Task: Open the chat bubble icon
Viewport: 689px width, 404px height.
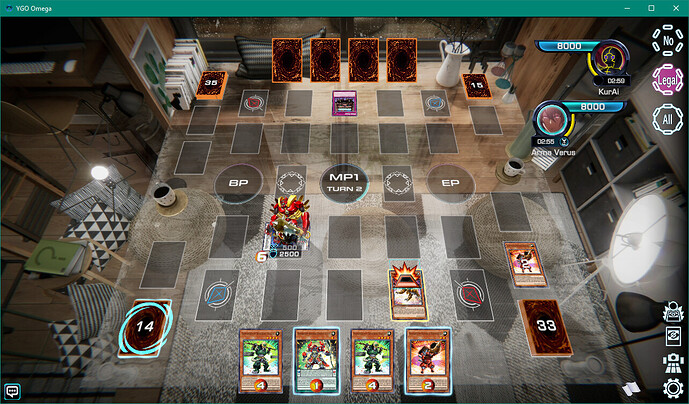Action: (13, 390)
